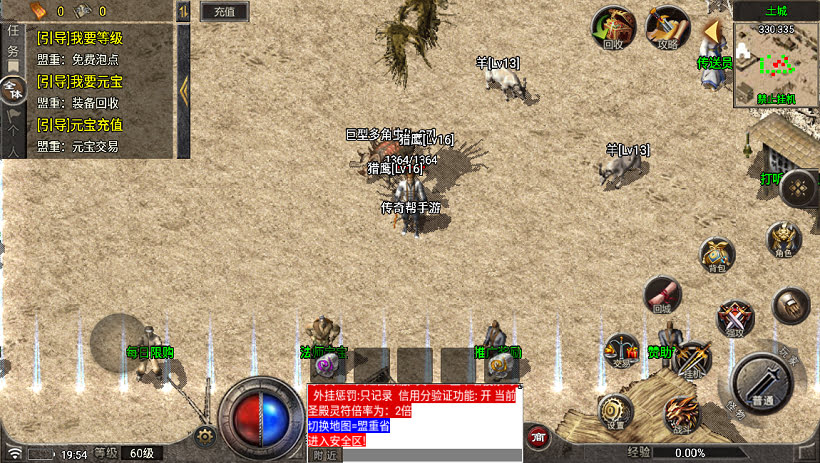Open the 回收 treasure chest recycle menu
This screenshot has width=820, height=463.
[614, 27]
